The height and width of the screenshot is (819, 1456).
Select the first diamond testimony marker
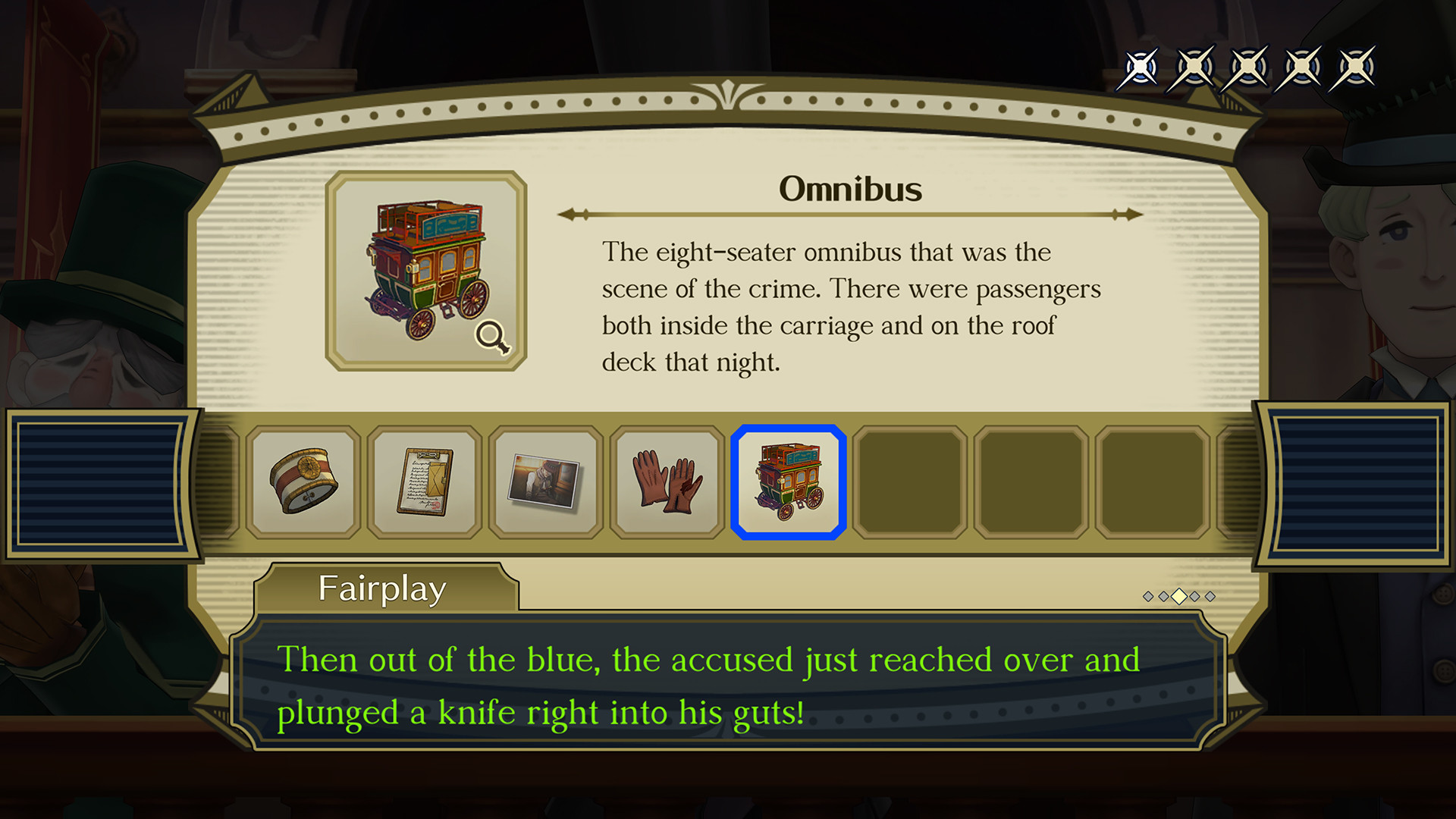coord(1147,596)
